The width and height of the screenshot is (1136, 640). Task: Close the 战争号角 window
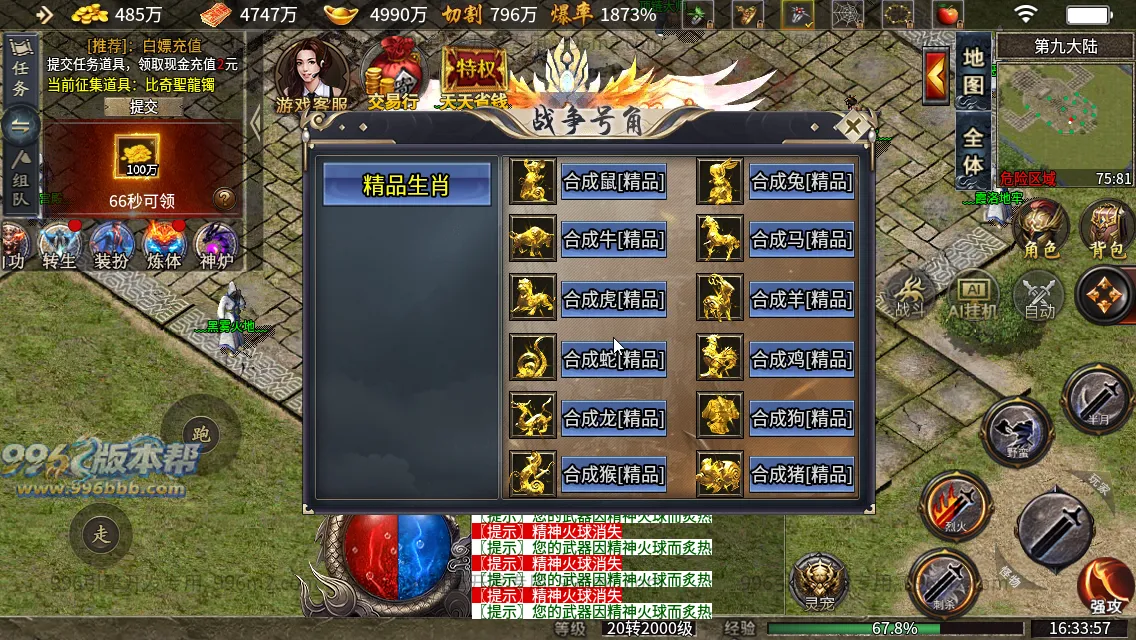(853, 126)
